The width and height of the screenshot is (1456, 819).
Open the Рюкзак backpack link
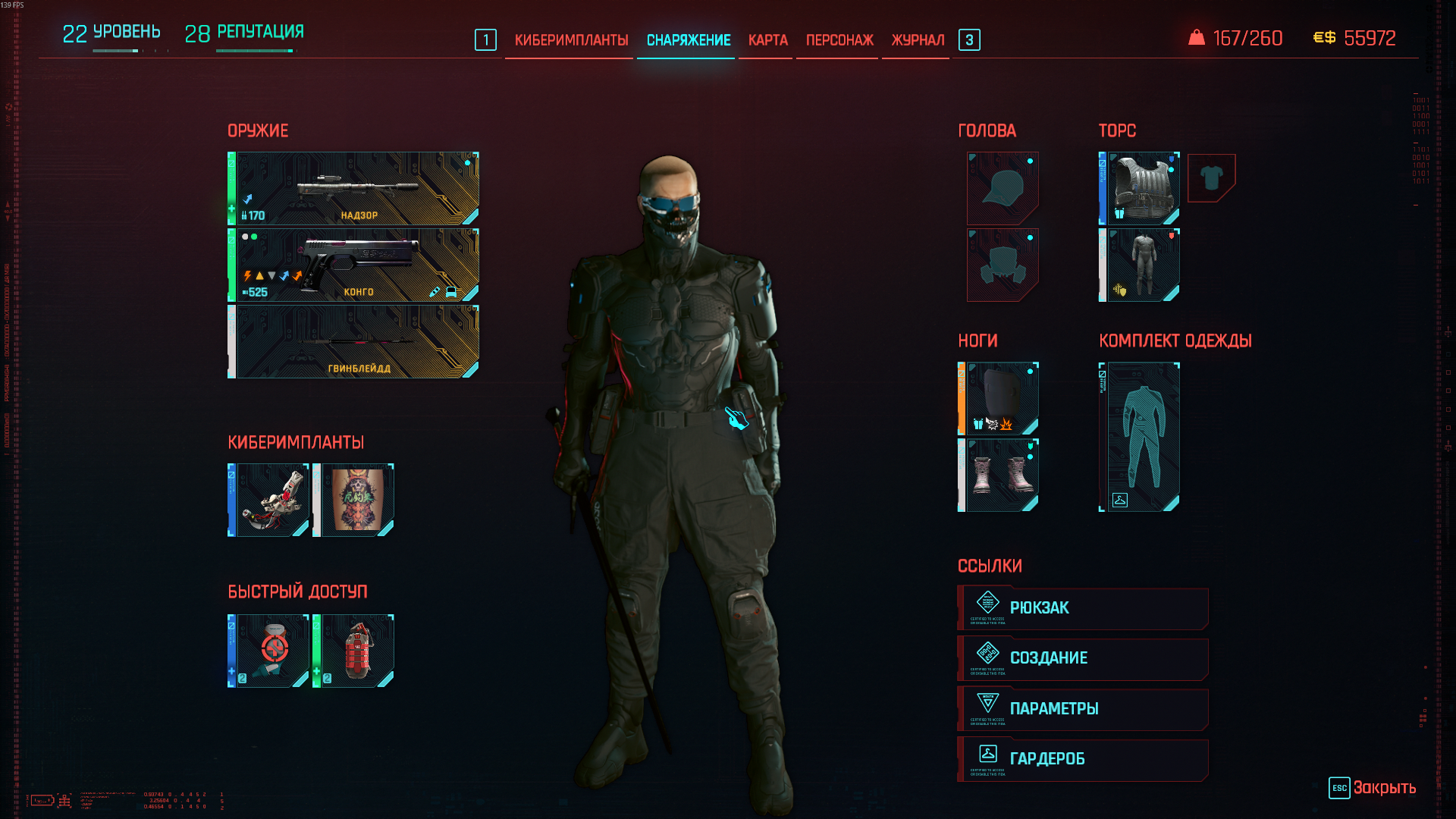1083,608
